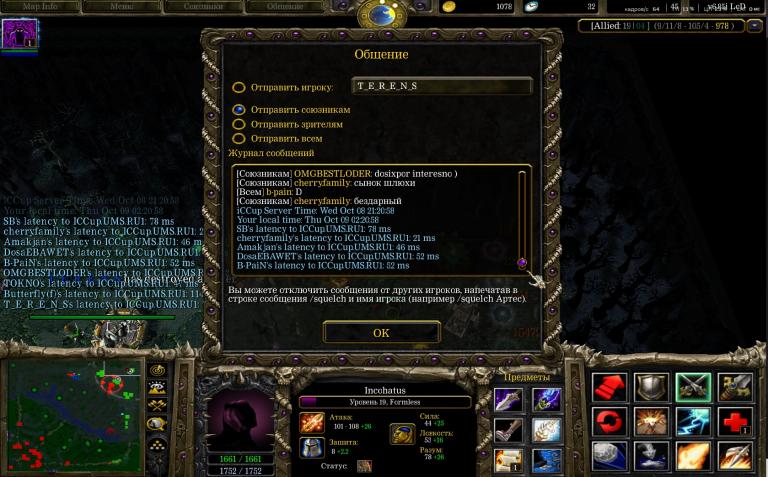
Task: Activate the crossed swords attack command
Action: tap(693, 387)
